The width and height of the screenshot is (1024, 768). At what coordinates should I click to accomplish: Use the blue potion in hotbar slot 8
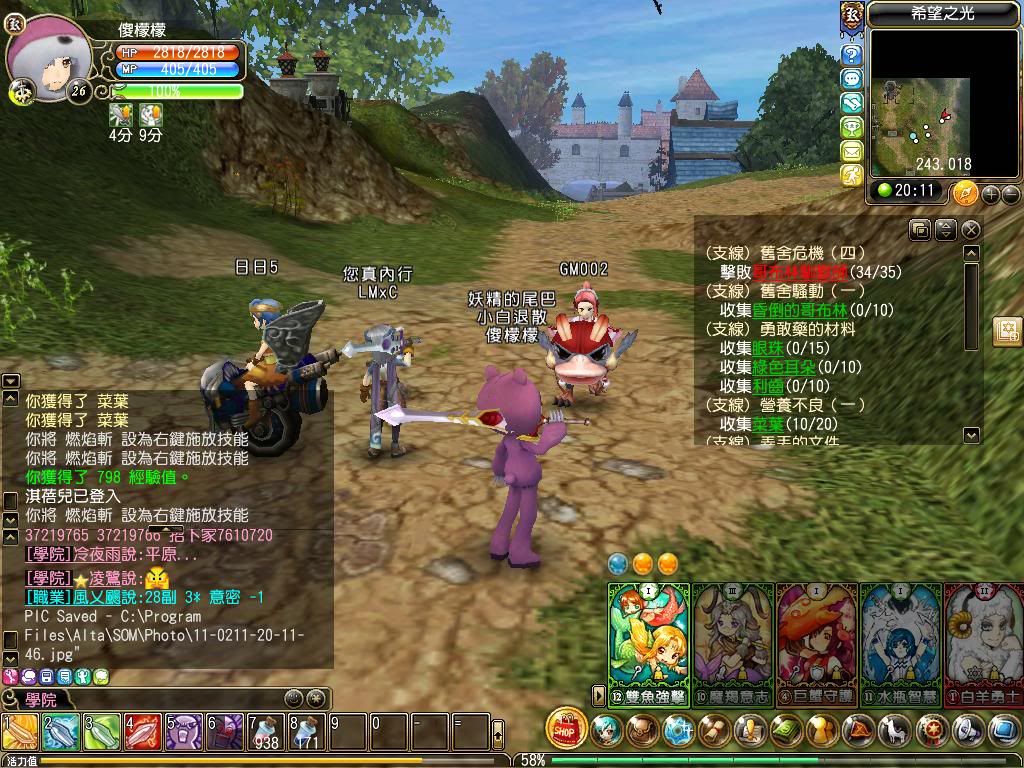coord(307,733)
